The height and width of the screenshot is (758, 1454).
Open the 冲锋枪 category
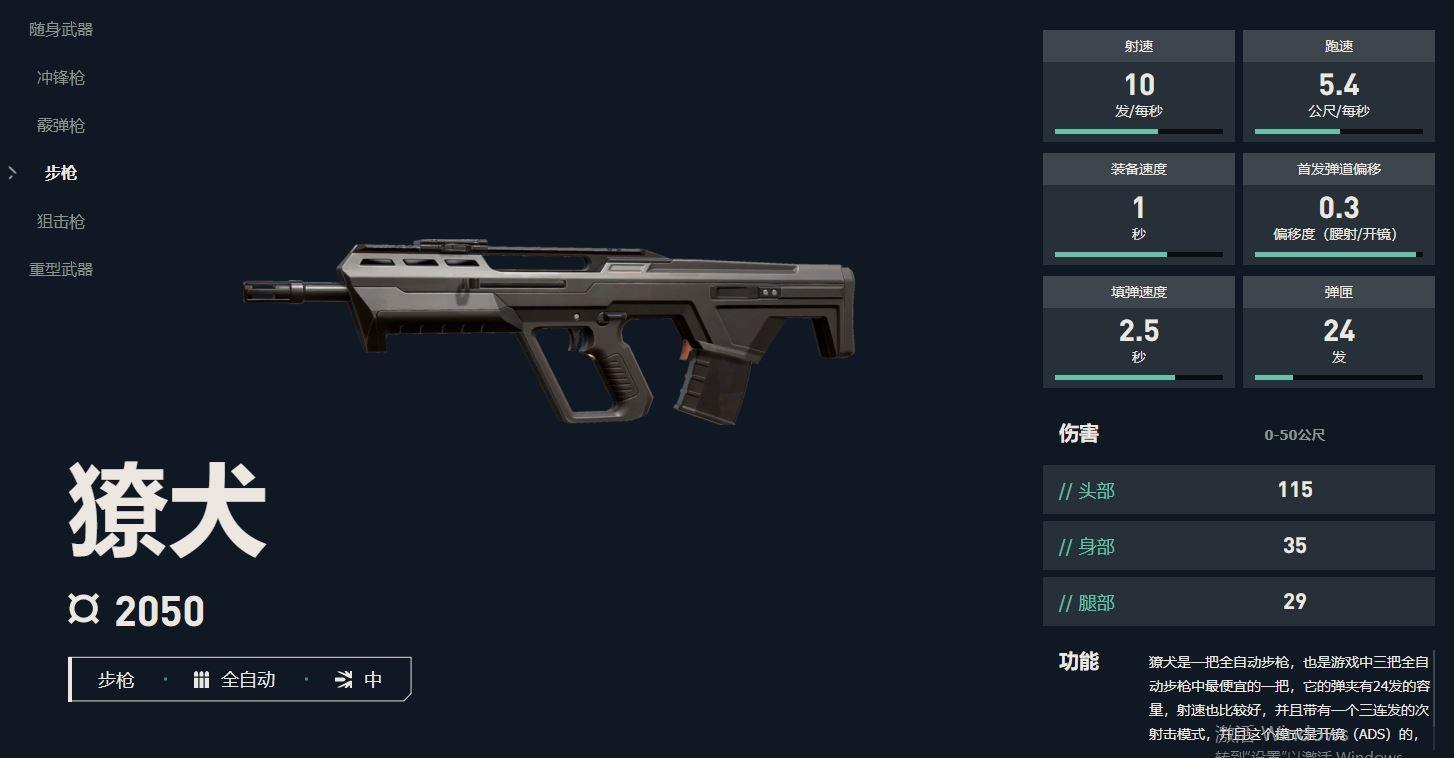(x=61, y=78)
